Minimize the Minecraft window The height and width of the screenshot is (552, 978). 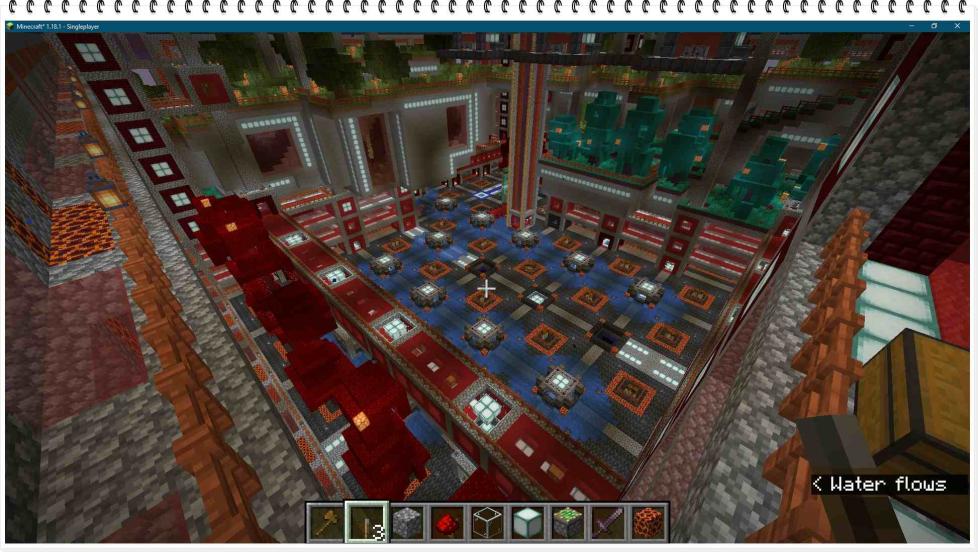point(912,25)
